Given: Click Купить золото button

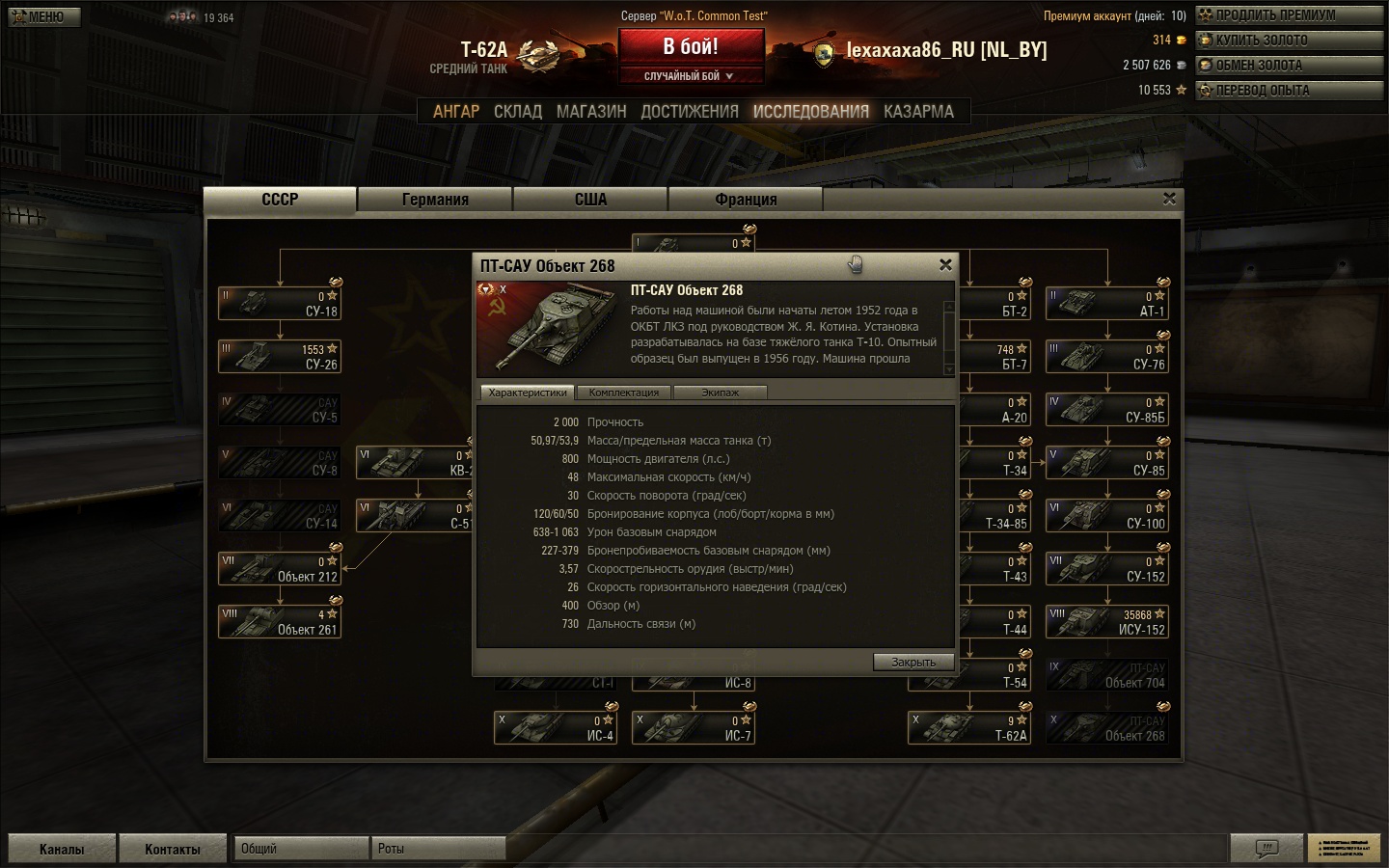Looking at the screenshot, I should coord(1289,41).
